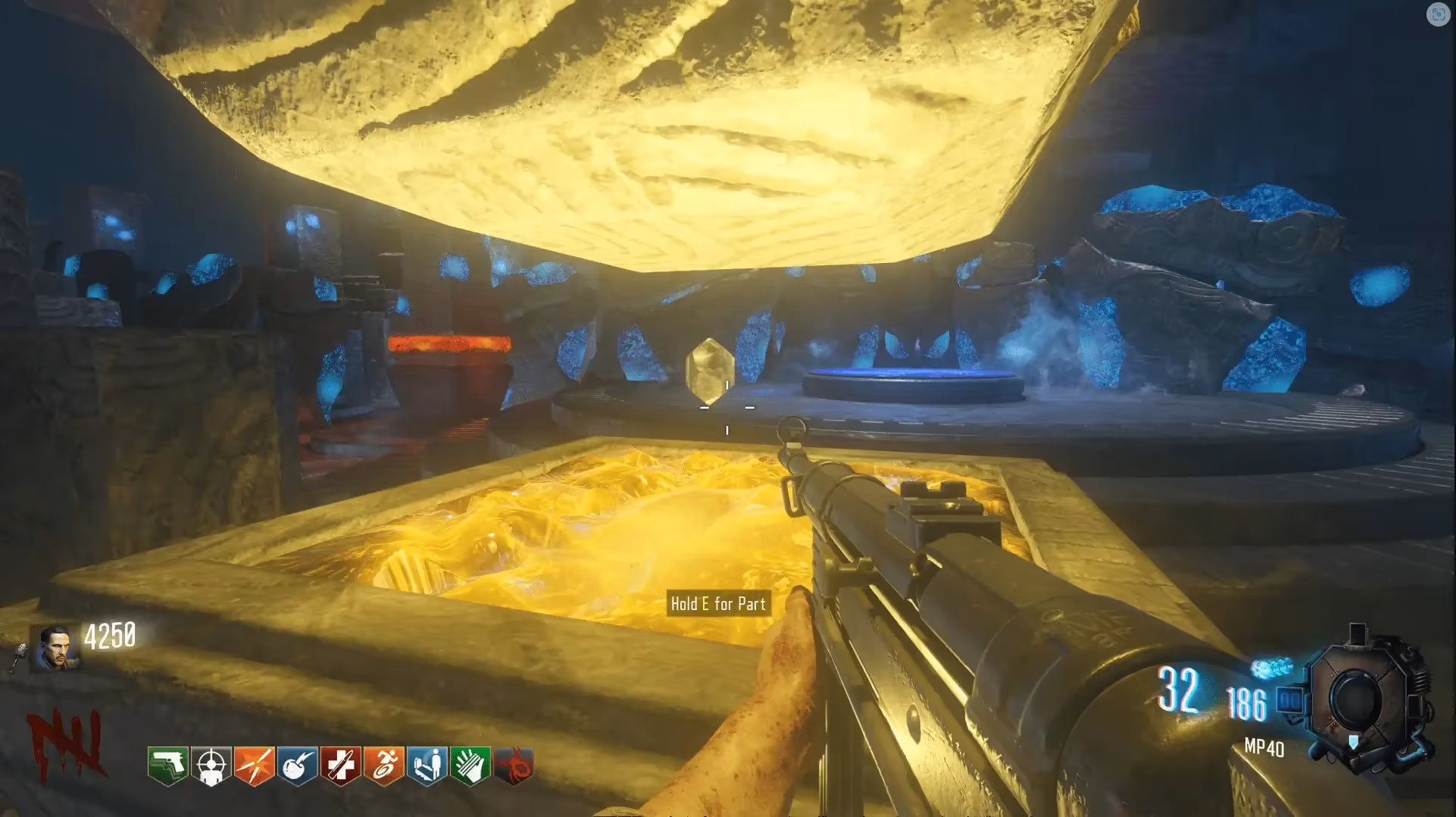Click the screenshot capture overlay button

coord(1437,14)
